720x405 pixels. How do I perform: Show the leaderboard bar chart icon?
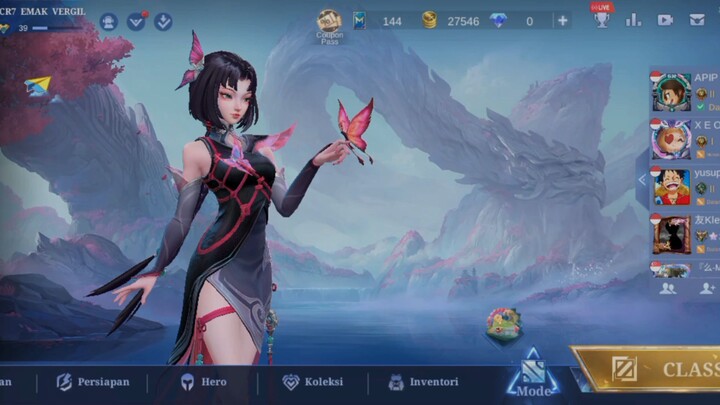(634, 19)
